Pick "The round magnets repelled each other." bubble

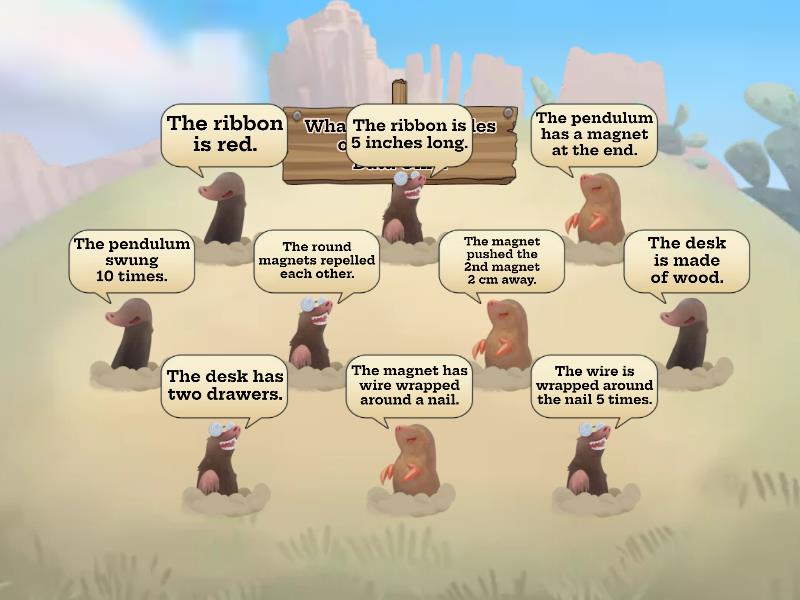316,260
